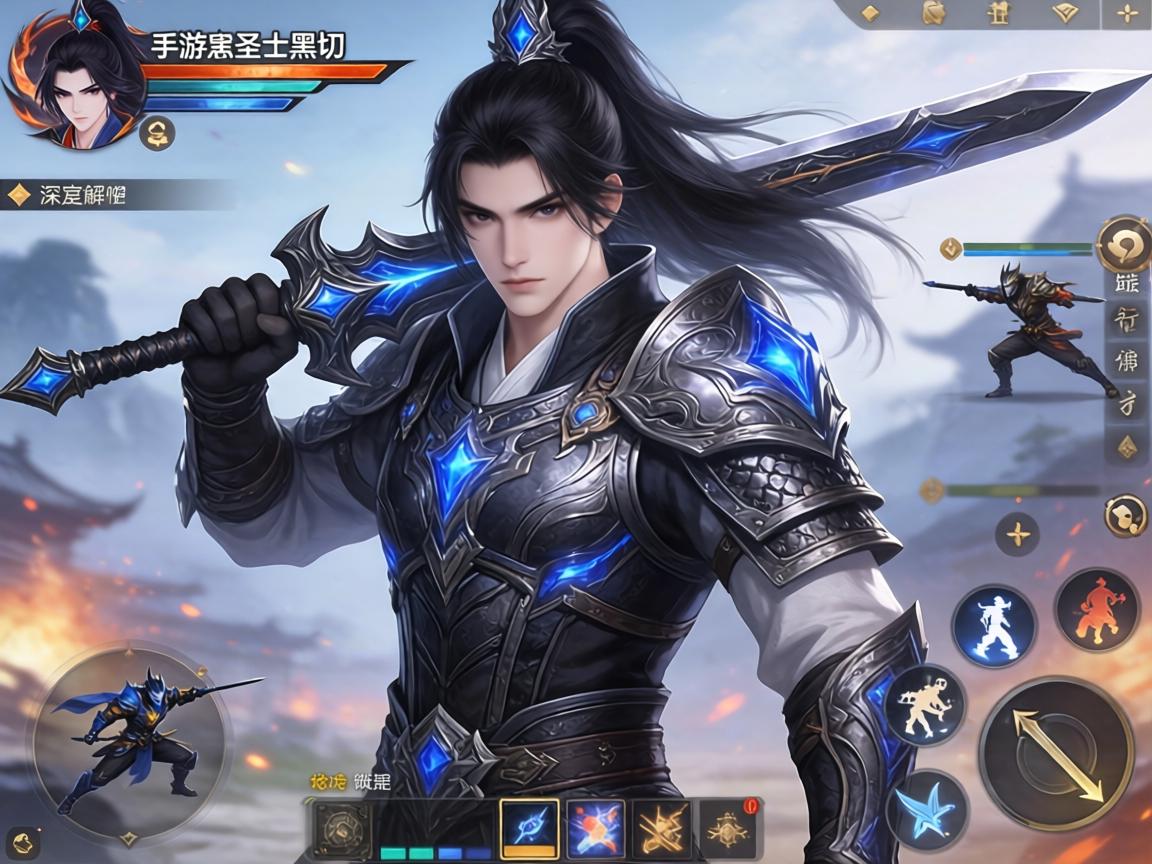
Task: Open the golden pavilion building icon
Action: [x=995, y=13]
